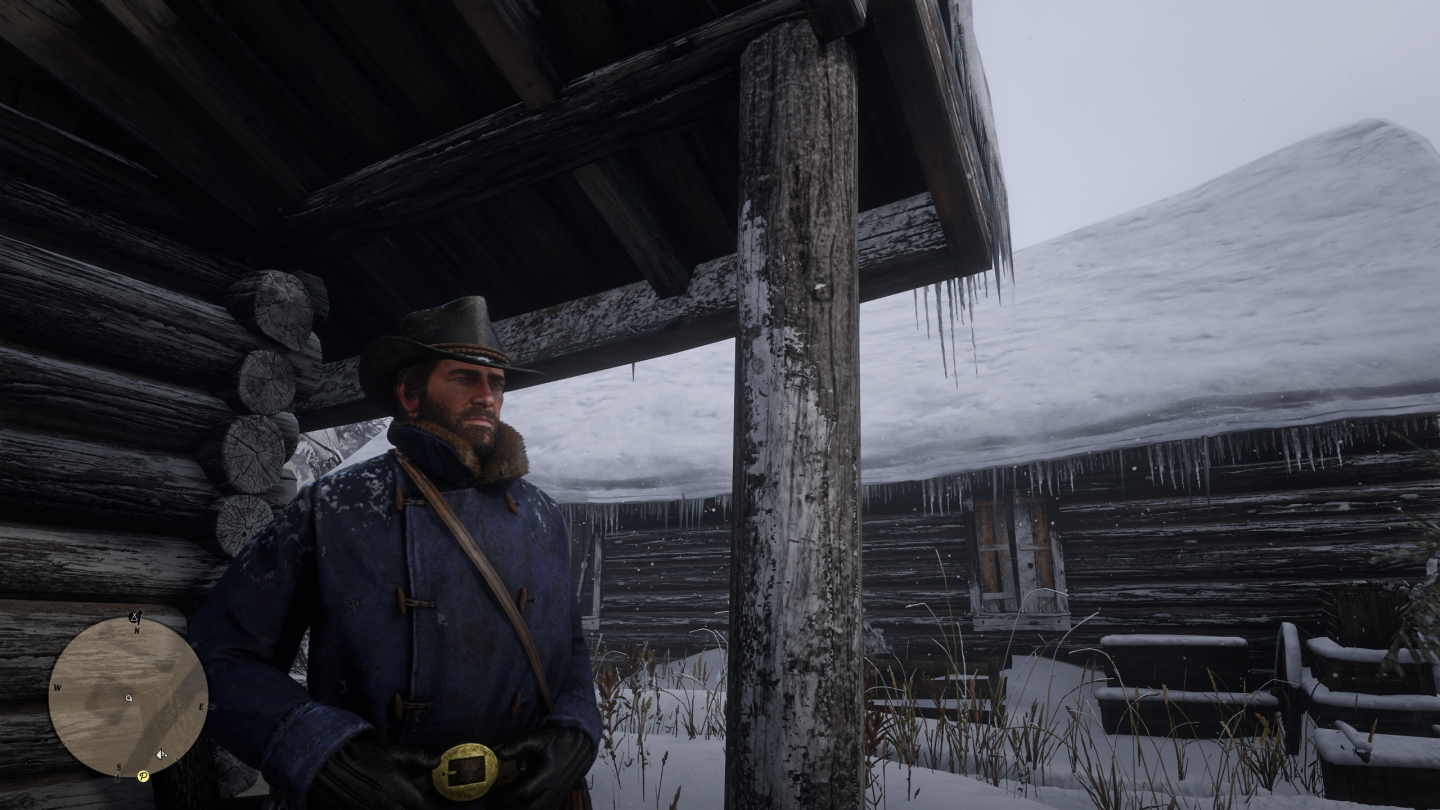
Task: Select the player arrow in minimap center
Action: [128, 699]
